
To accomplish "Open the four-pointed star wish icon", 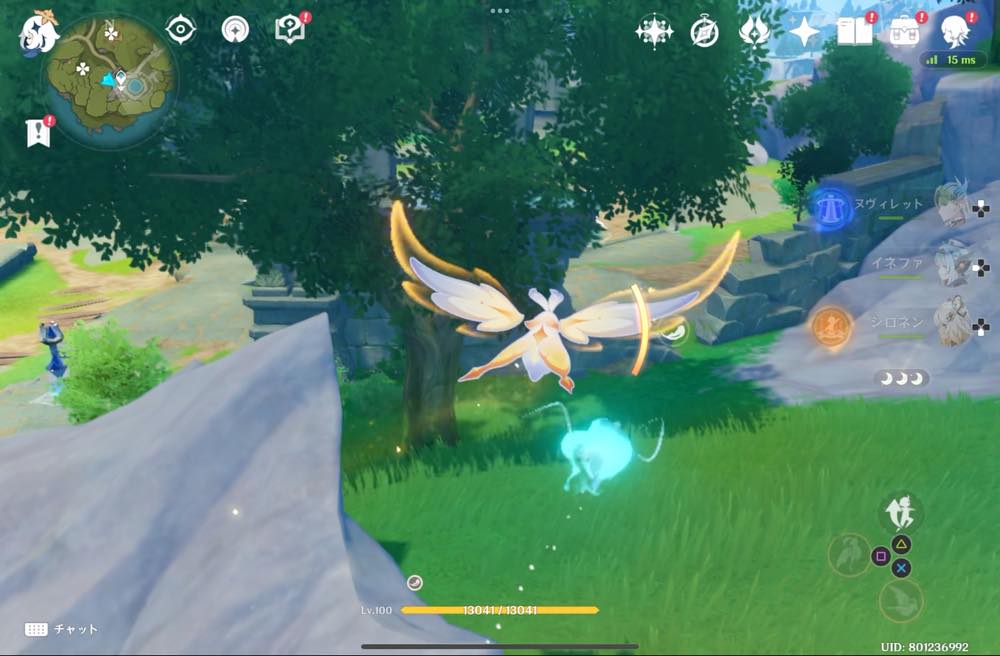I will click(x=804, y=32).
